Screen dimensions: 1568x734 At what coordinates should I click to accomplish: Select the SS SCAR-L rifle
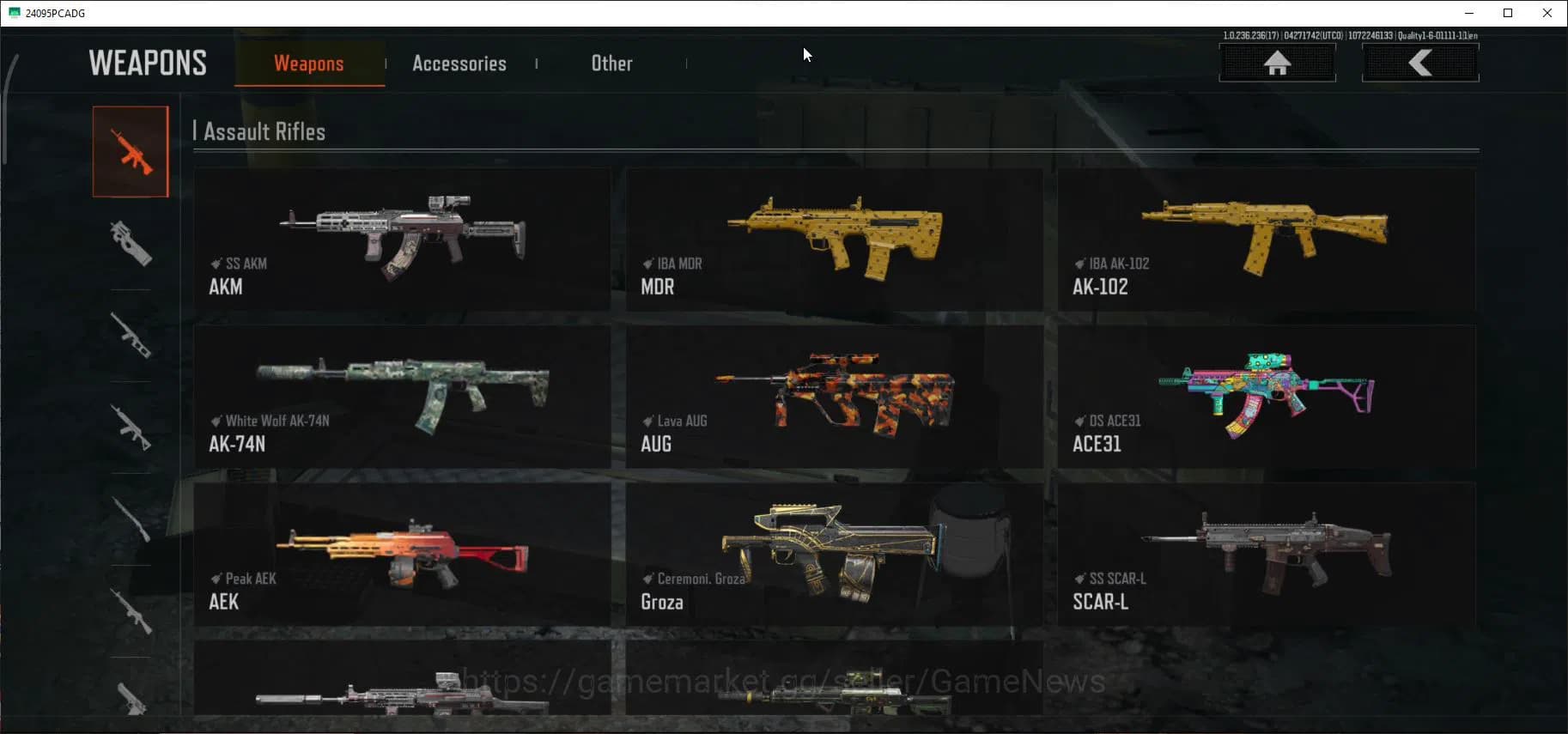click(x=1267, y=555)
